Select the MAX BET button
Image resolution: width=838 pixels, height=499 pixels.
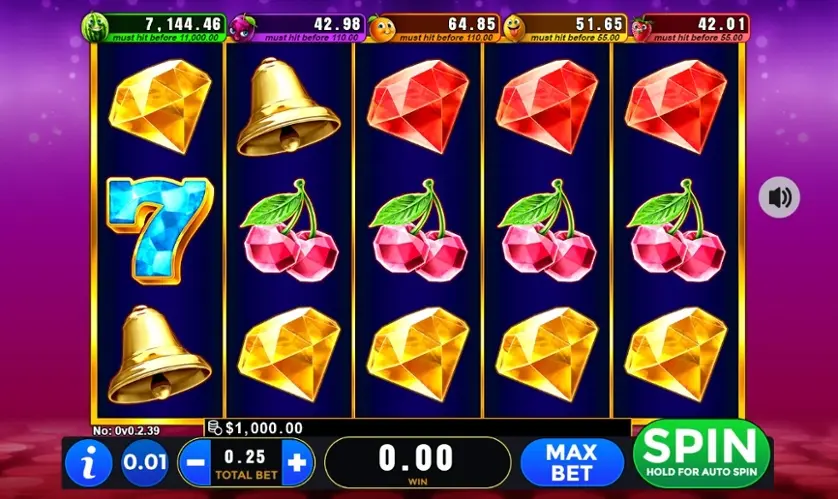coord(571,462)
